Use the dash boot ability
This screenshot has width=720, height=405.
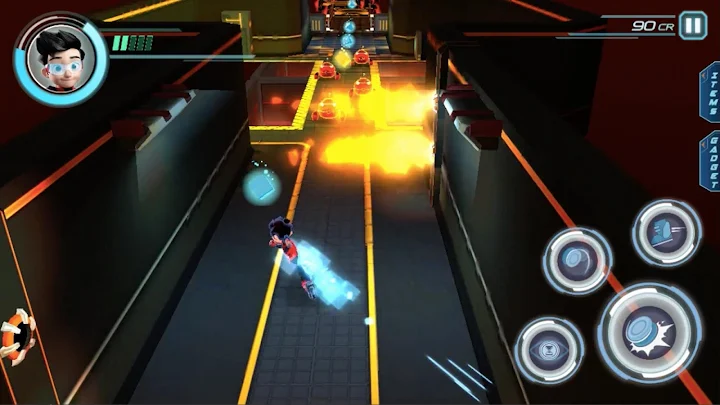tap(666, 233)
